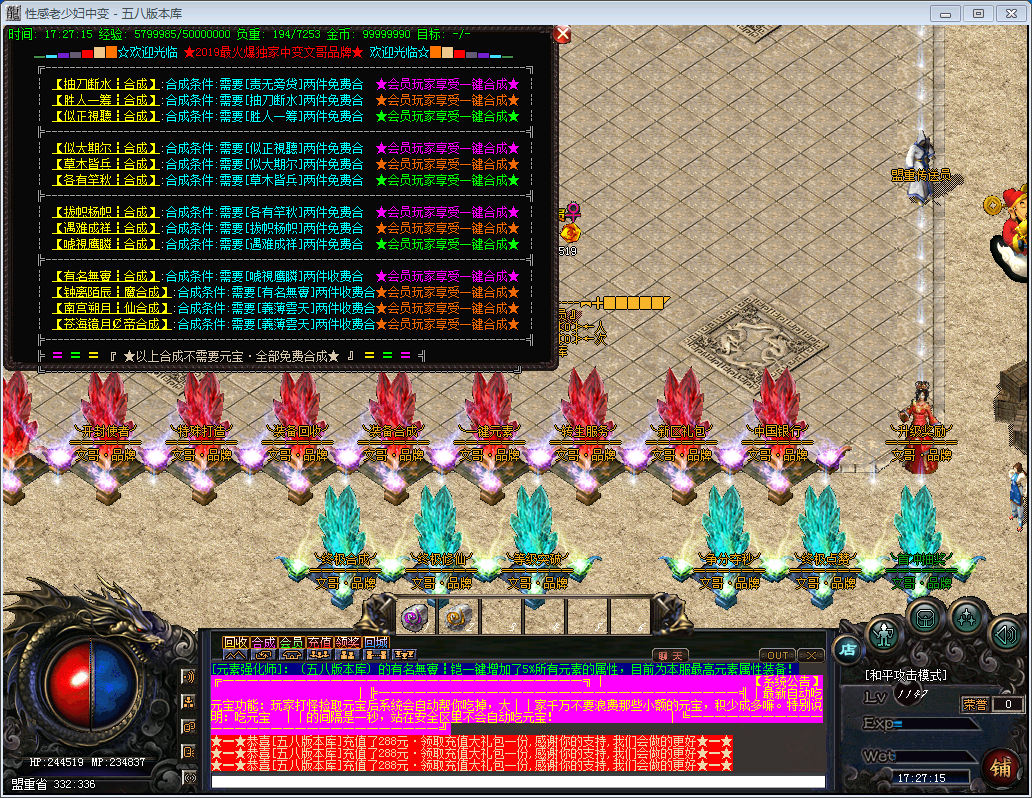Open the 充值 recharge tab
Viewport: 1032px width, 798px height.
(x=319, y=641)
